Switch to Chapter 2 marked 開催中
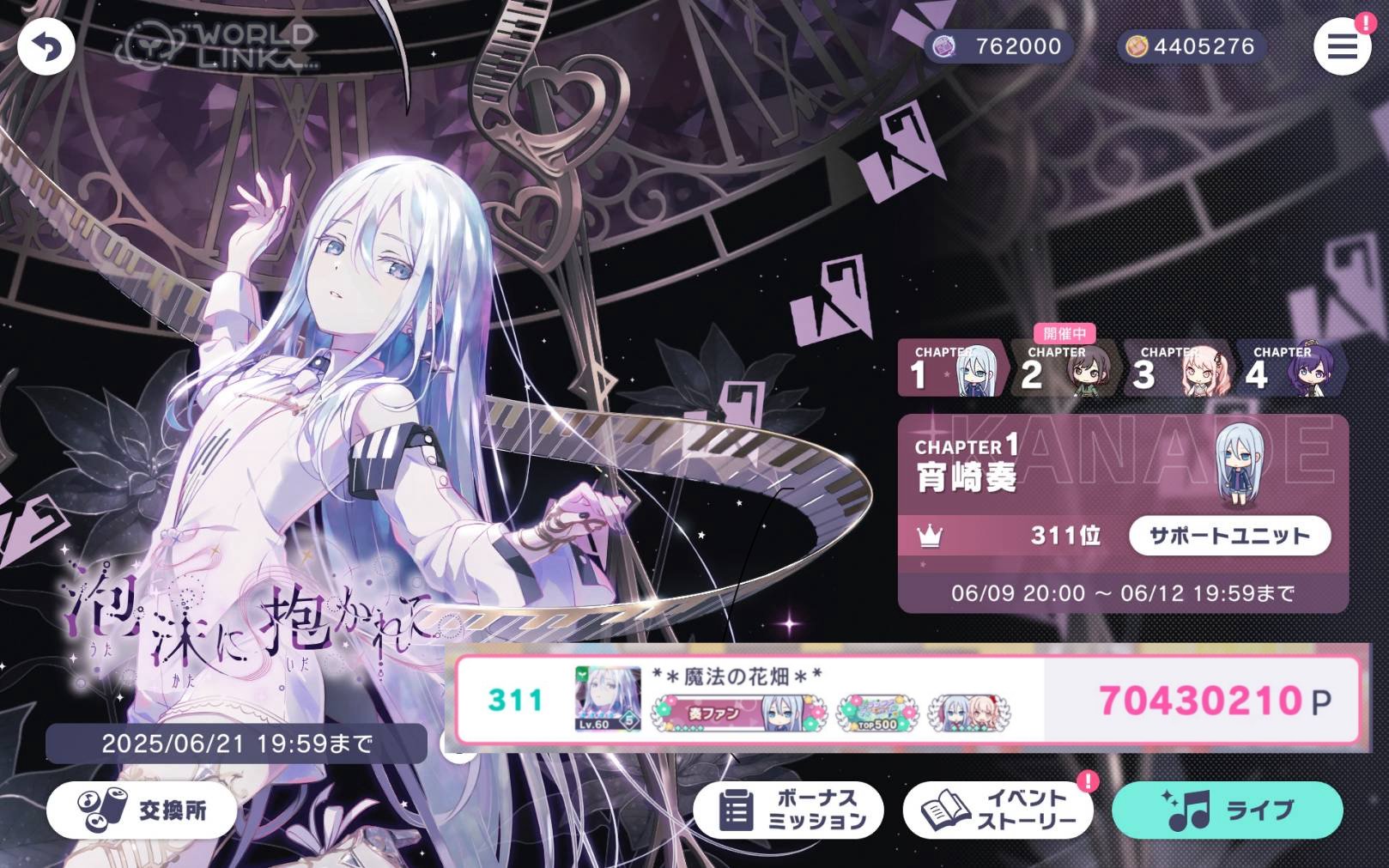 coord(1064,369)
